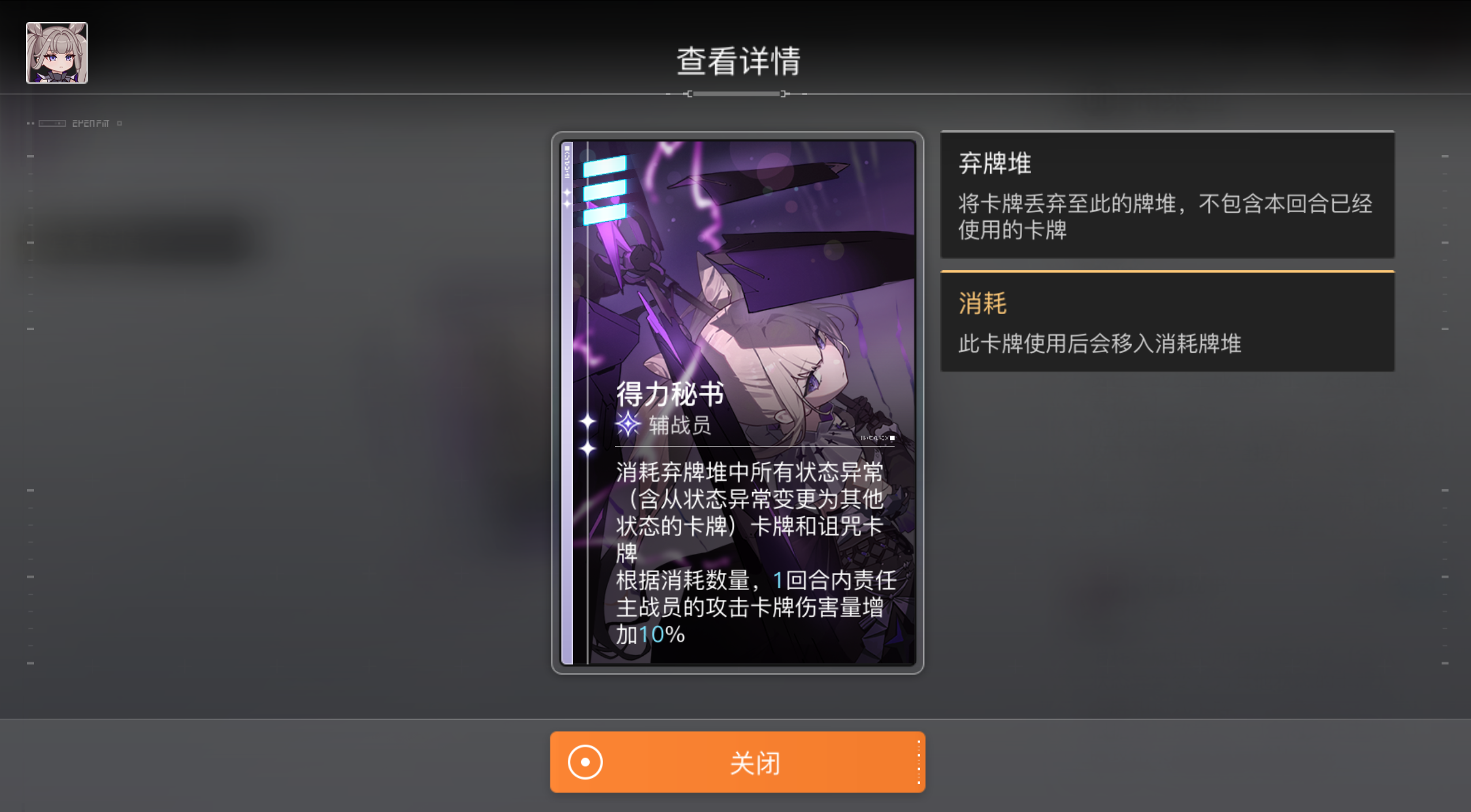Screen dimensions: 1471x812
Task: Toggle the small square beside EPEN FIT label
Action: (120, 123)
